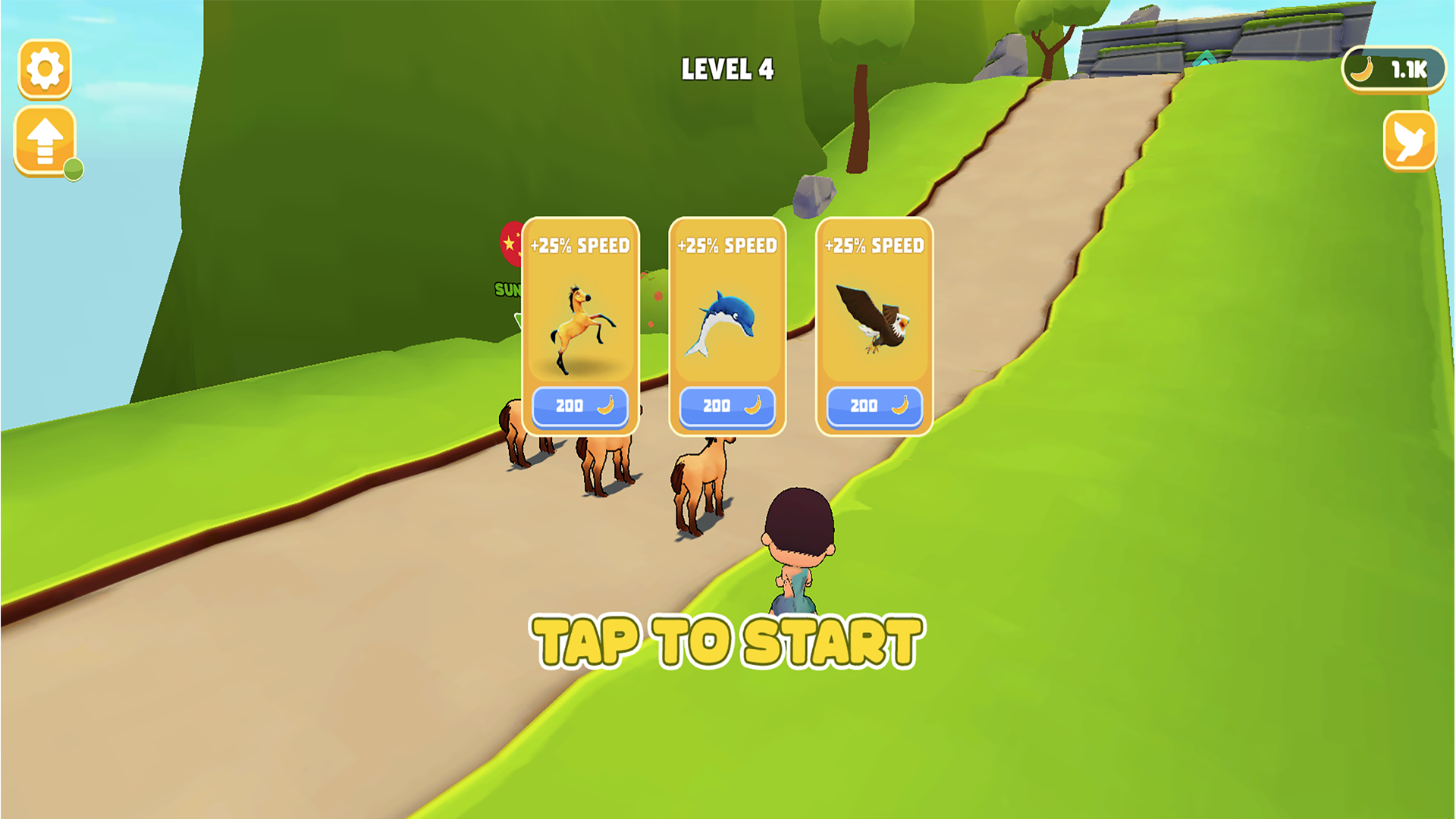
Task: Click the +25% SPEED label on the middle card
Action: coord(726,244)
